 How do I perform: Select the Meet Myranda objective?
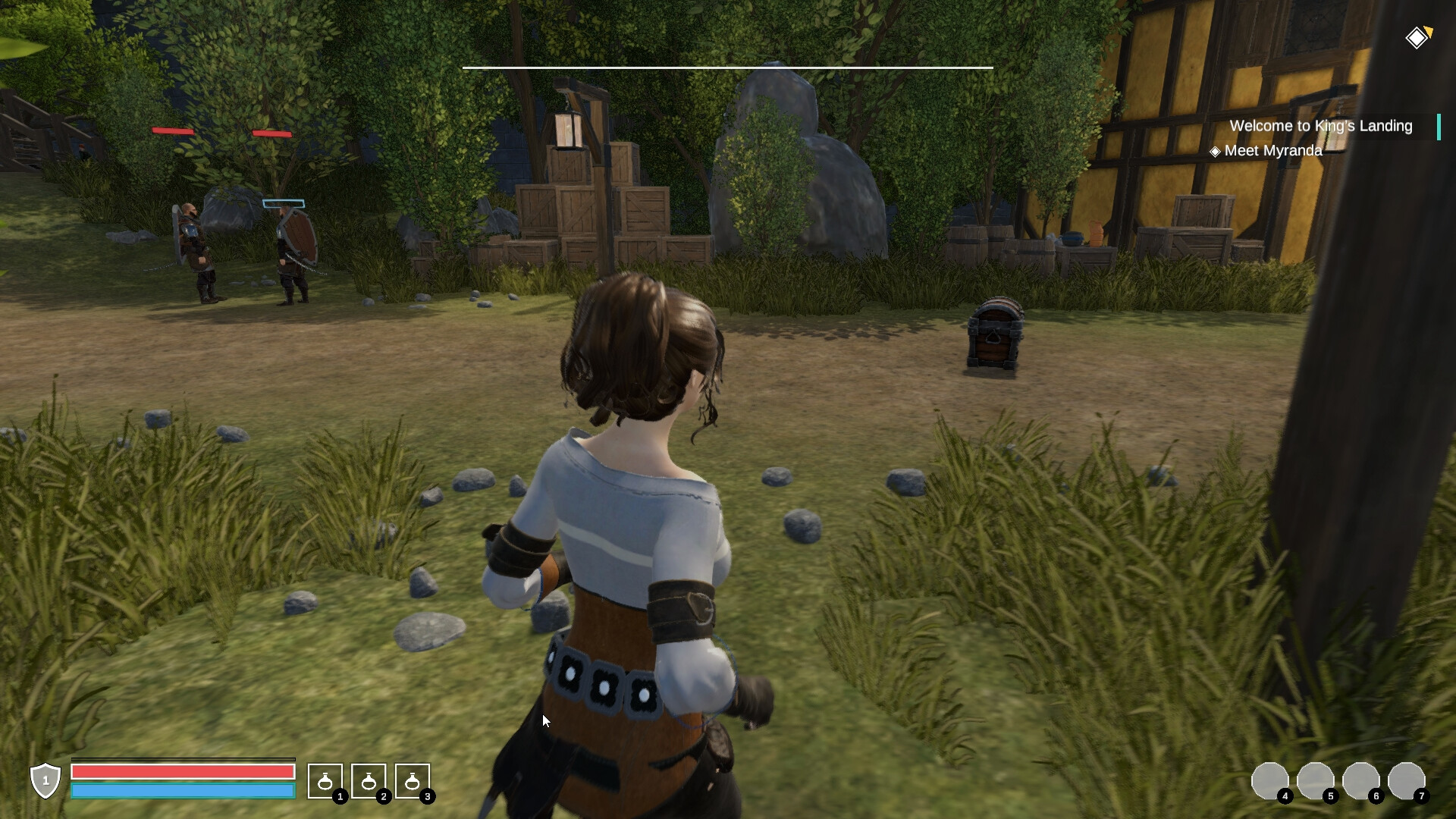tap(1272, 151)
